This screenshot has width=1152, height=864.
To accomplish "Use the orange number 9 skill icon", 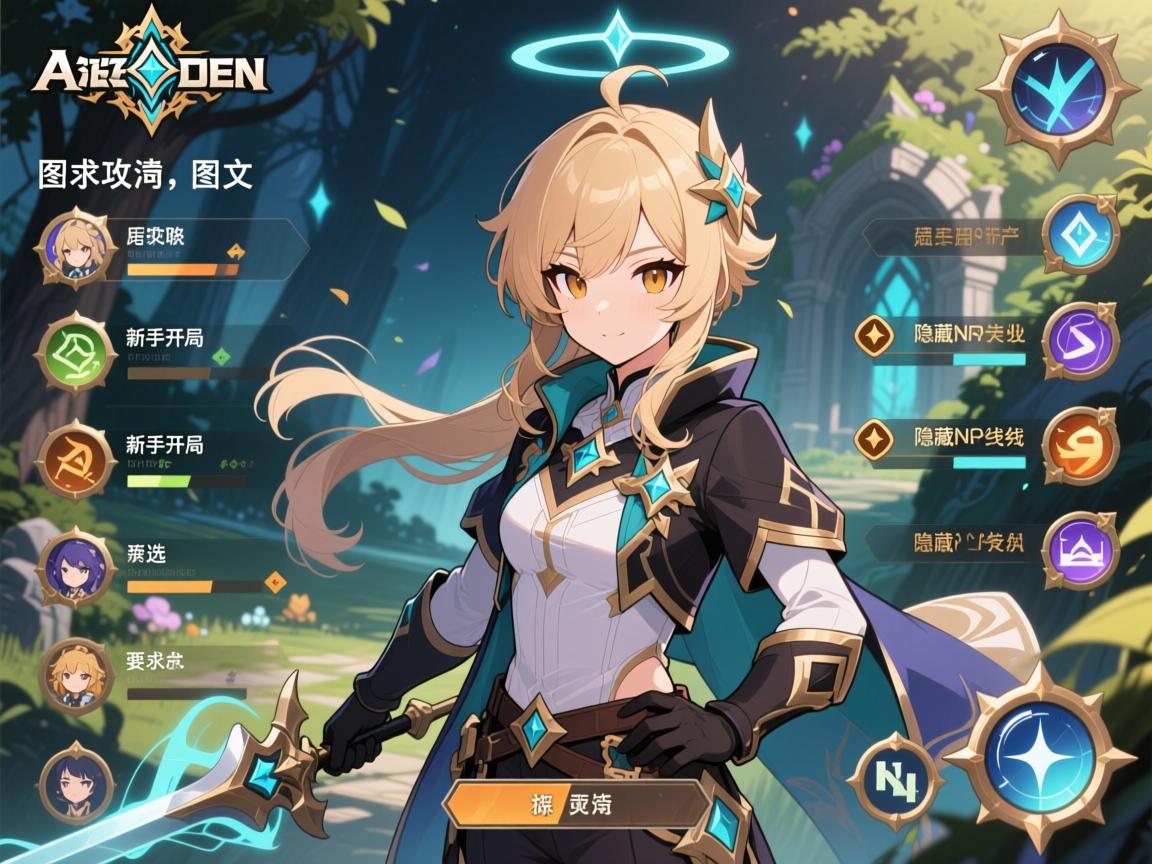I will click(x=1080, y=447).
